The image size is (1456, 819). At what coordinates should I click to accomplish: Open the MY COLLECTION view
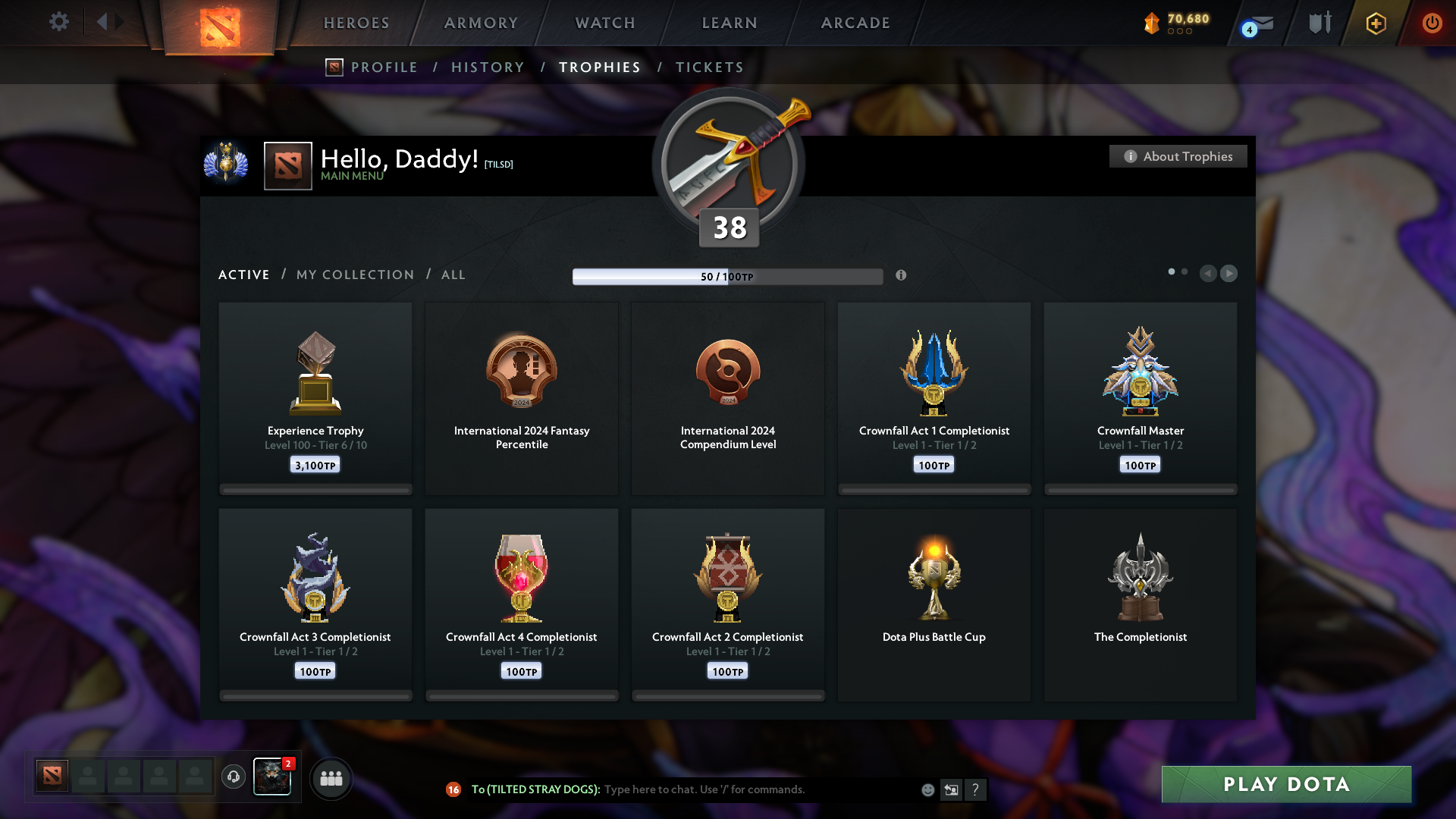pyautogui.click(x=354, y=275)
